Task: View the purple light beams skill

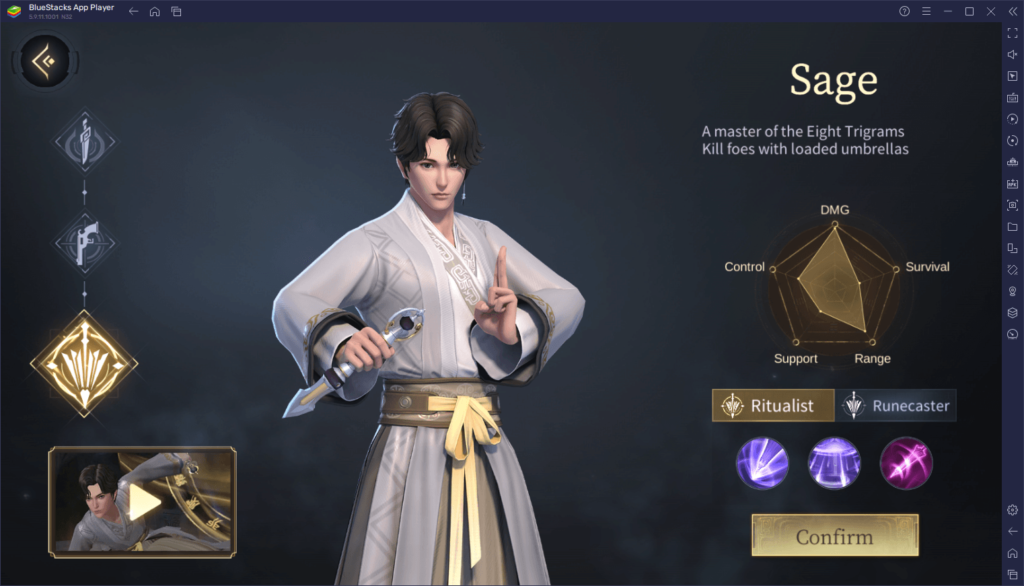Action: 762,463
